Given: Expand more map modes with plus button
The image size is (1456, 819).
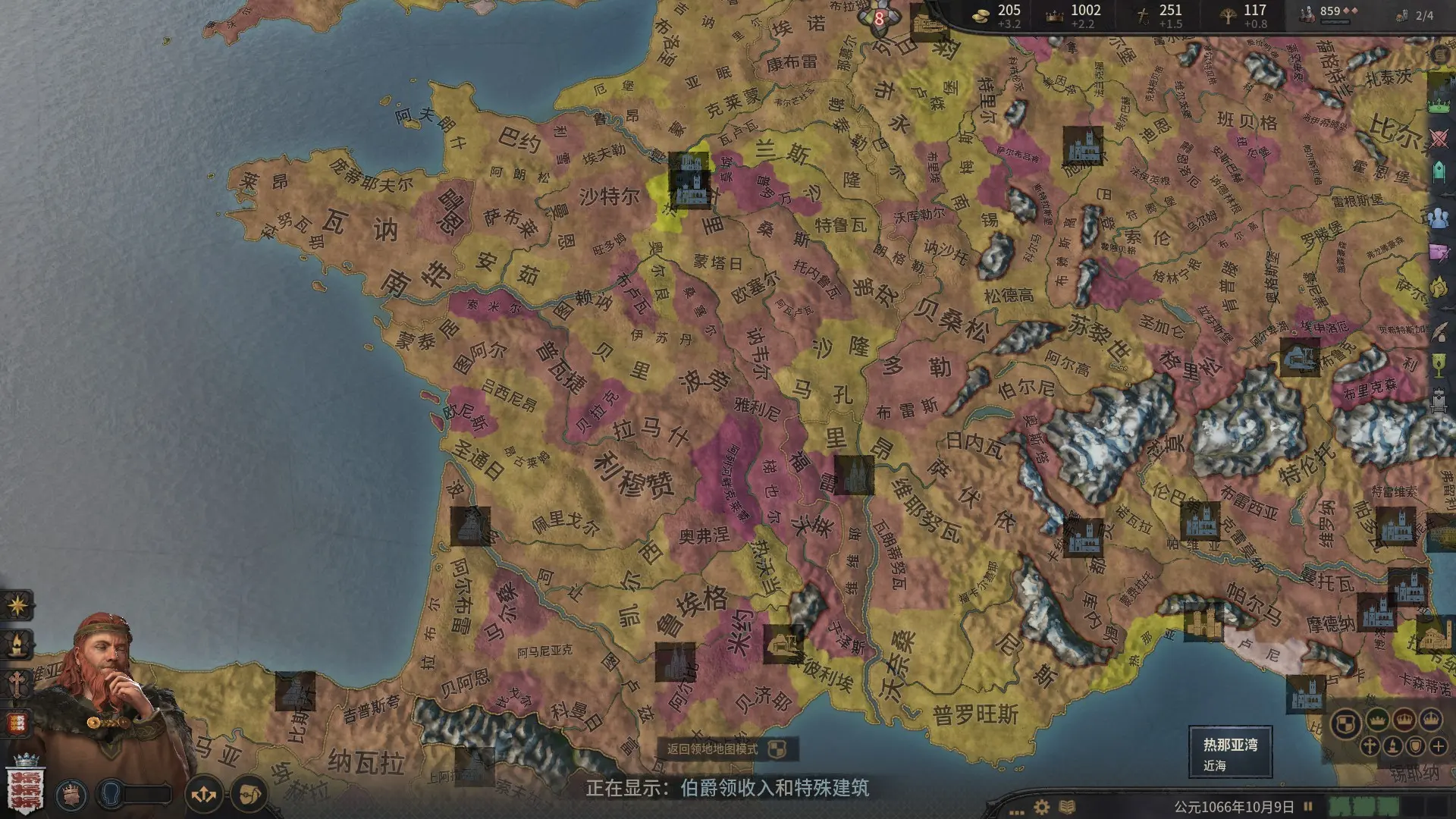Looking at the screenshot, I should click(x=1439, y=746).
